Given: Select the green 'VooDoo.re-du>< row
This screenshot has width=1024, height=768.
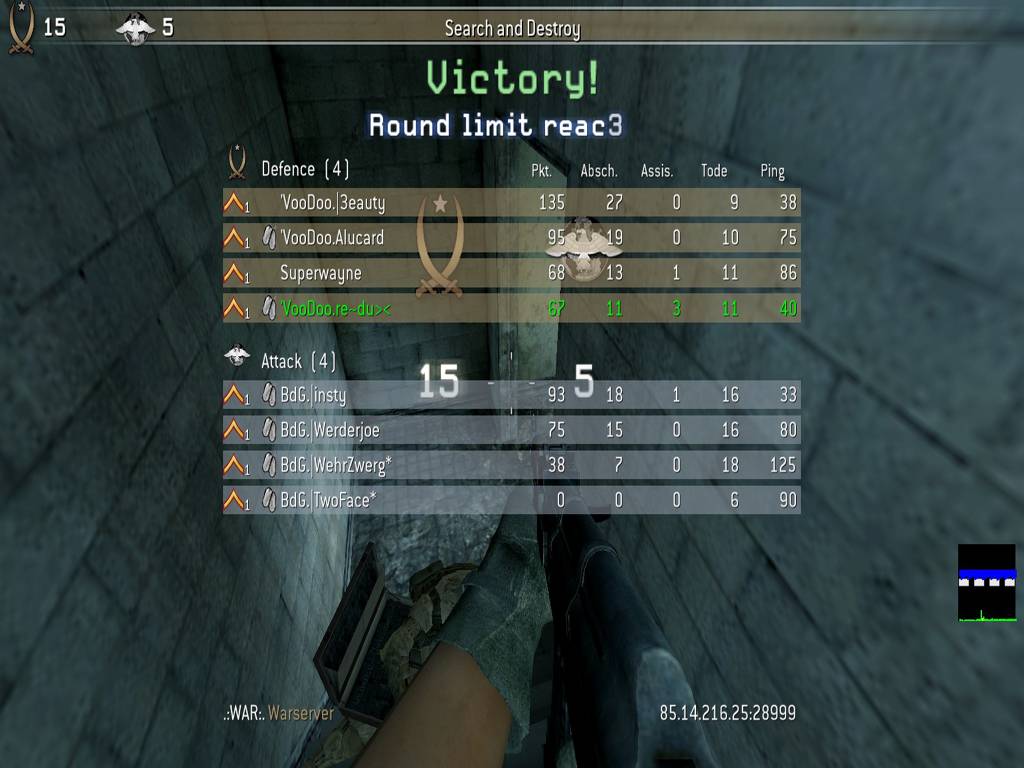Looking at the screenshot, I should (x=511, y=309).
